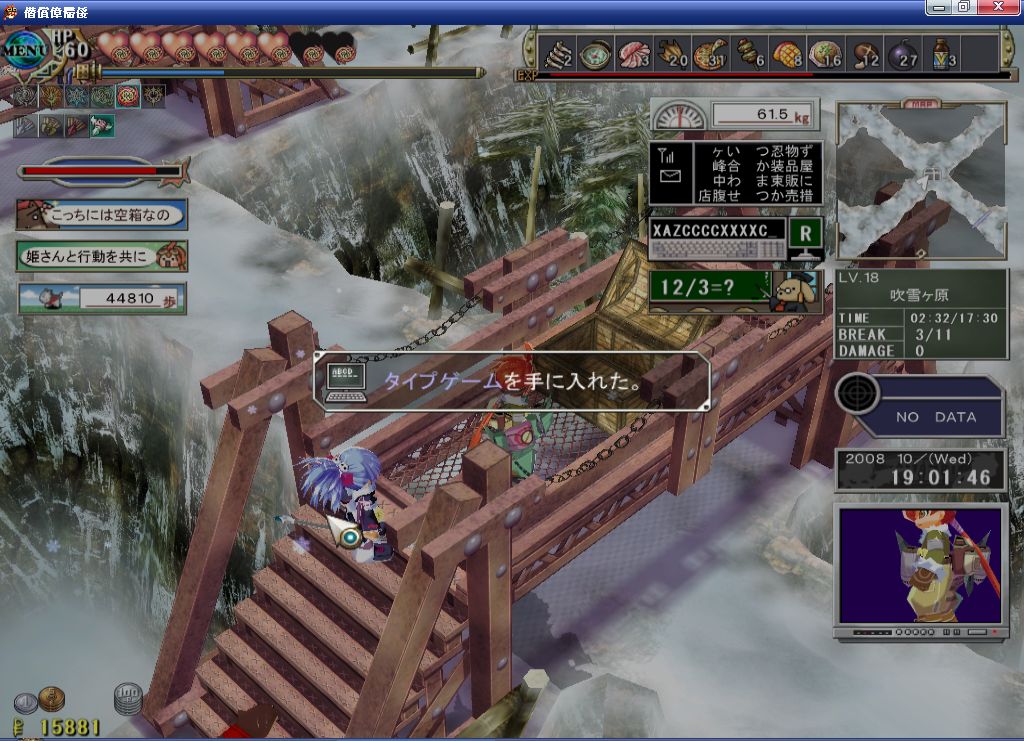Open the character video monitor thumbnail
This screenshot has width=1024, height=741.
pos(920,566)
